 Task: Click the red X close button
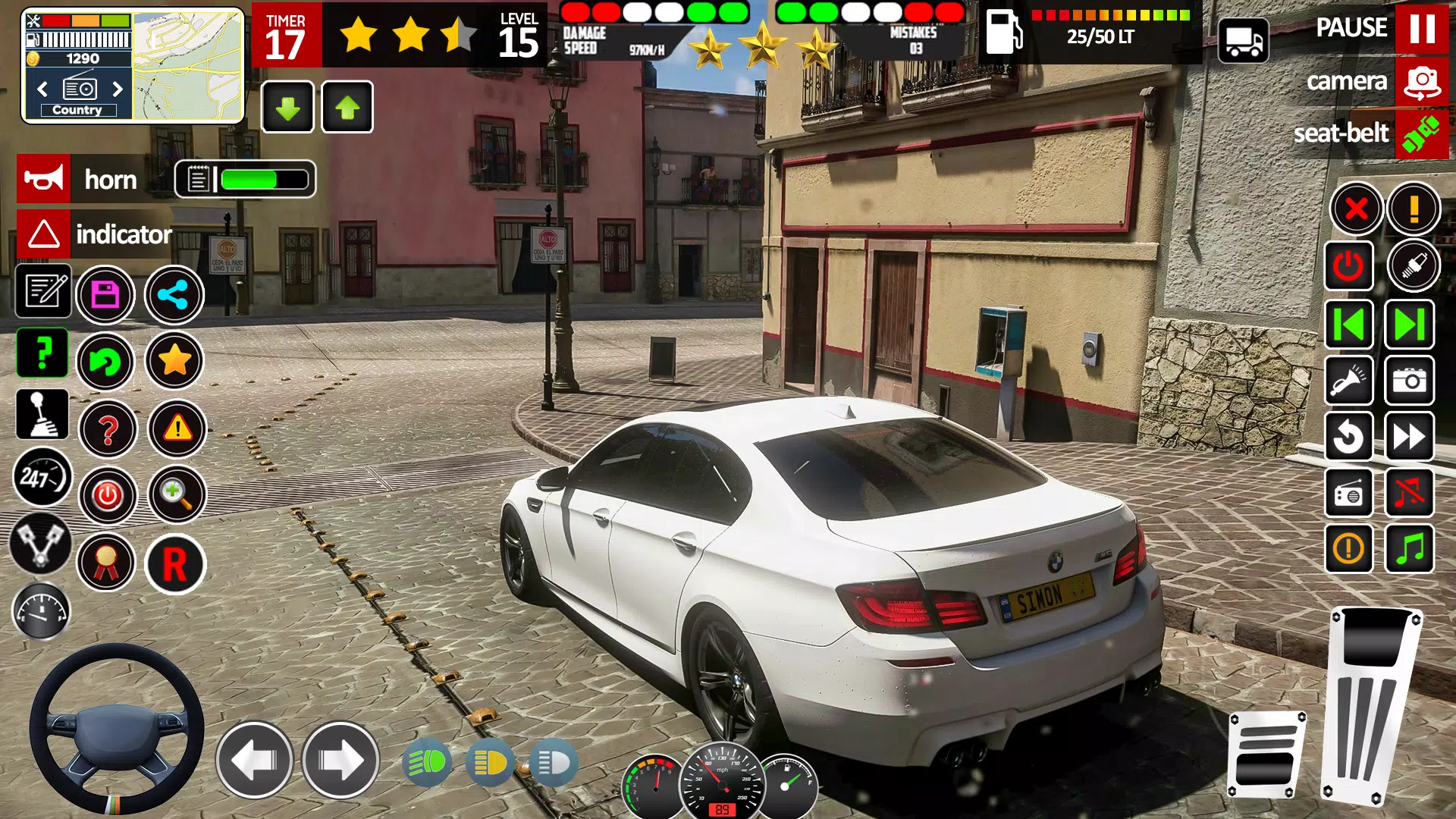(1356, 209)
